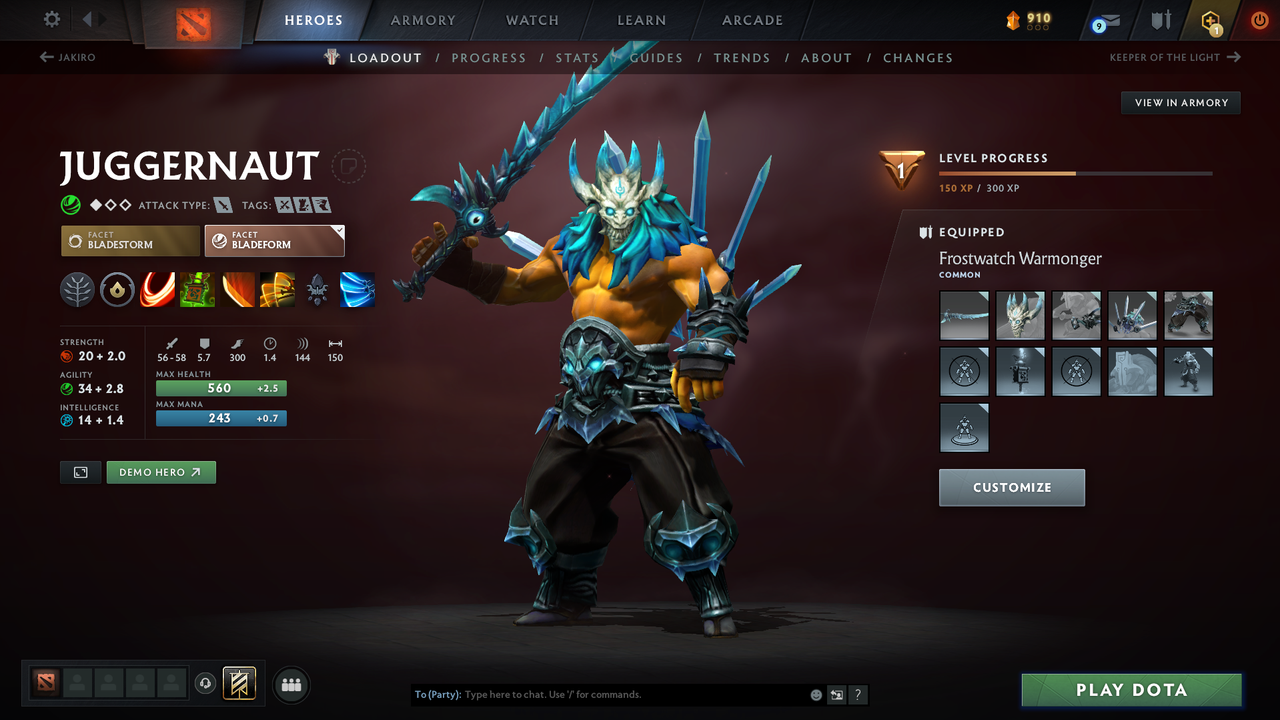Select the Blade Fury ability icon

click(x=157, y=289)
